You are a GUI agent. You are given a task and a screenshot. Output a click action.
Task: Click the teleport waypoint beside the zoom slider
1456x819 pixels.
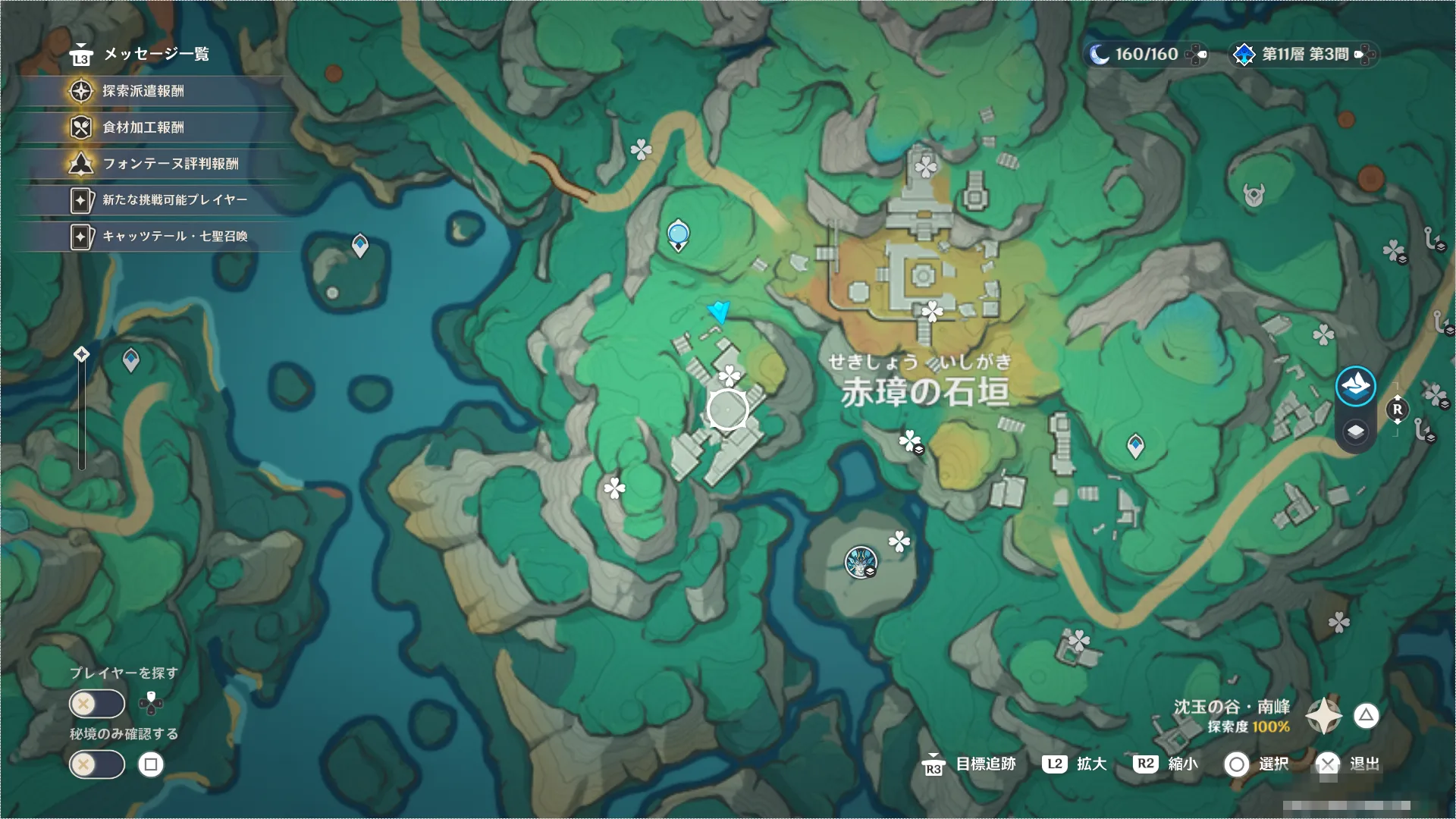coord(131,359)
